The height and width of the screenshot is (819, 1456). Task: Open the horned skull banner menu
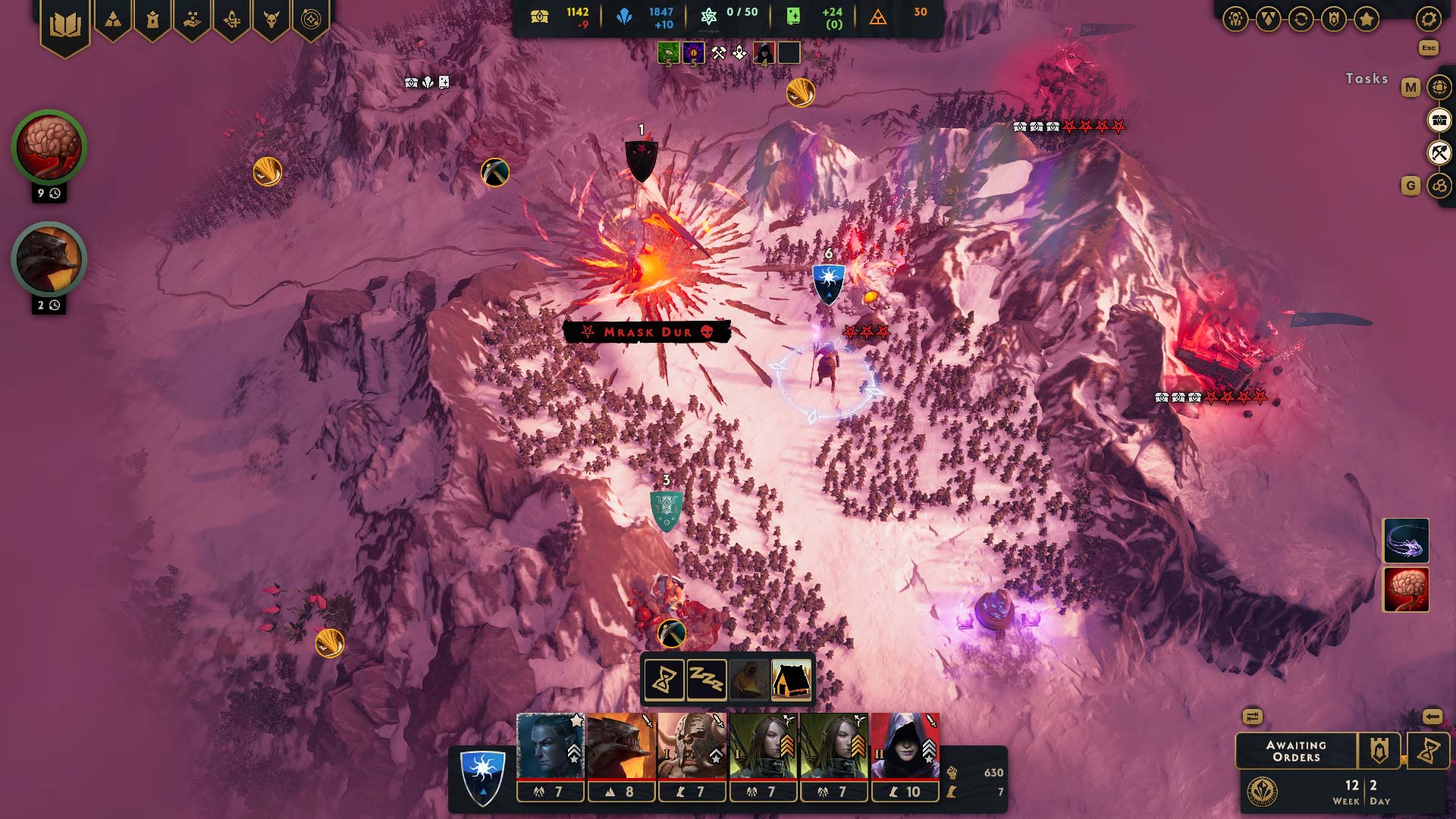tap(271, 20)
